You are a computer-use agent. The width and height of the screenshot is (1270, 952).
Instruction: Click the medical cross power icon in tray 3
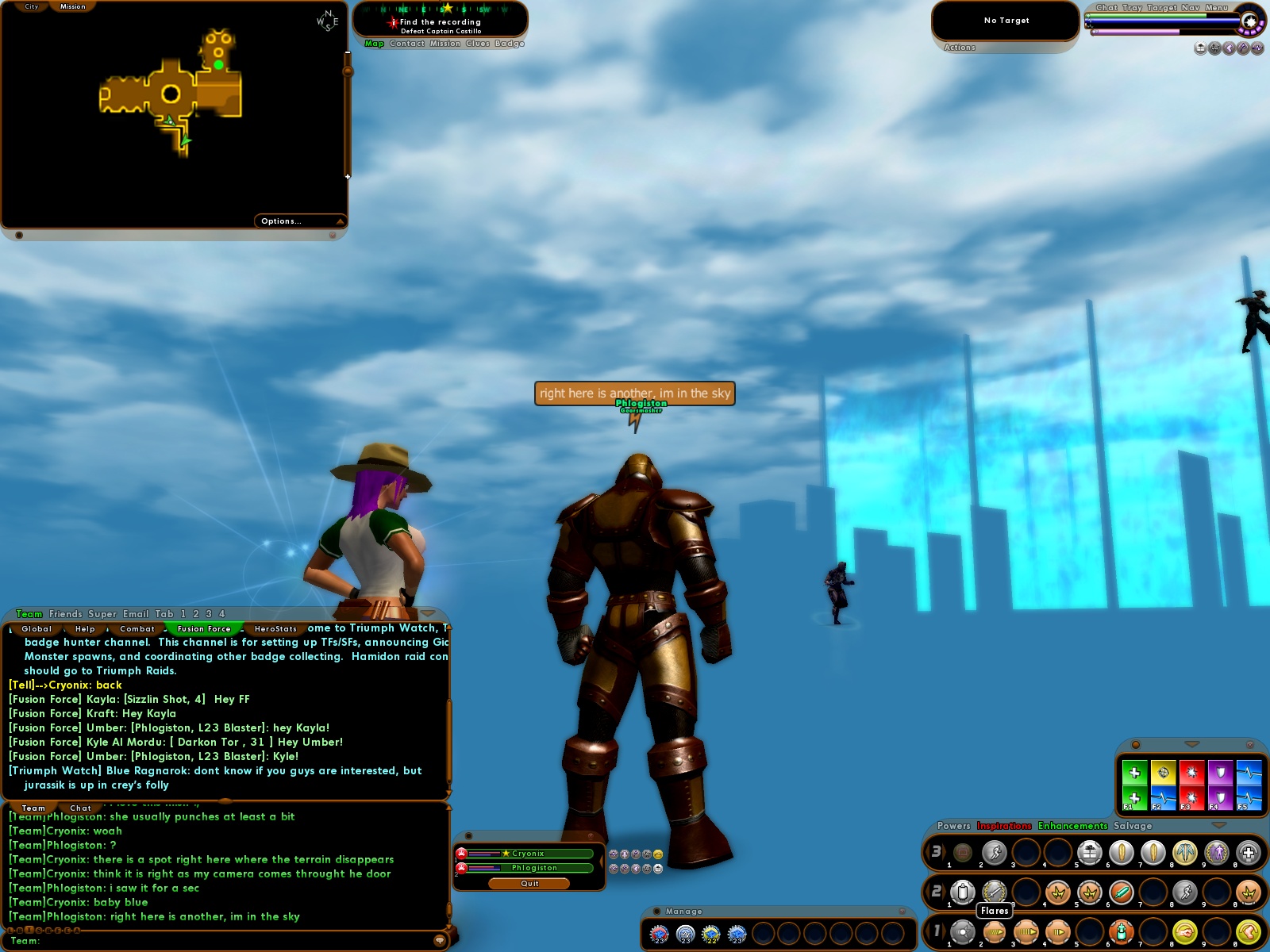click(x=1249, y=853)
